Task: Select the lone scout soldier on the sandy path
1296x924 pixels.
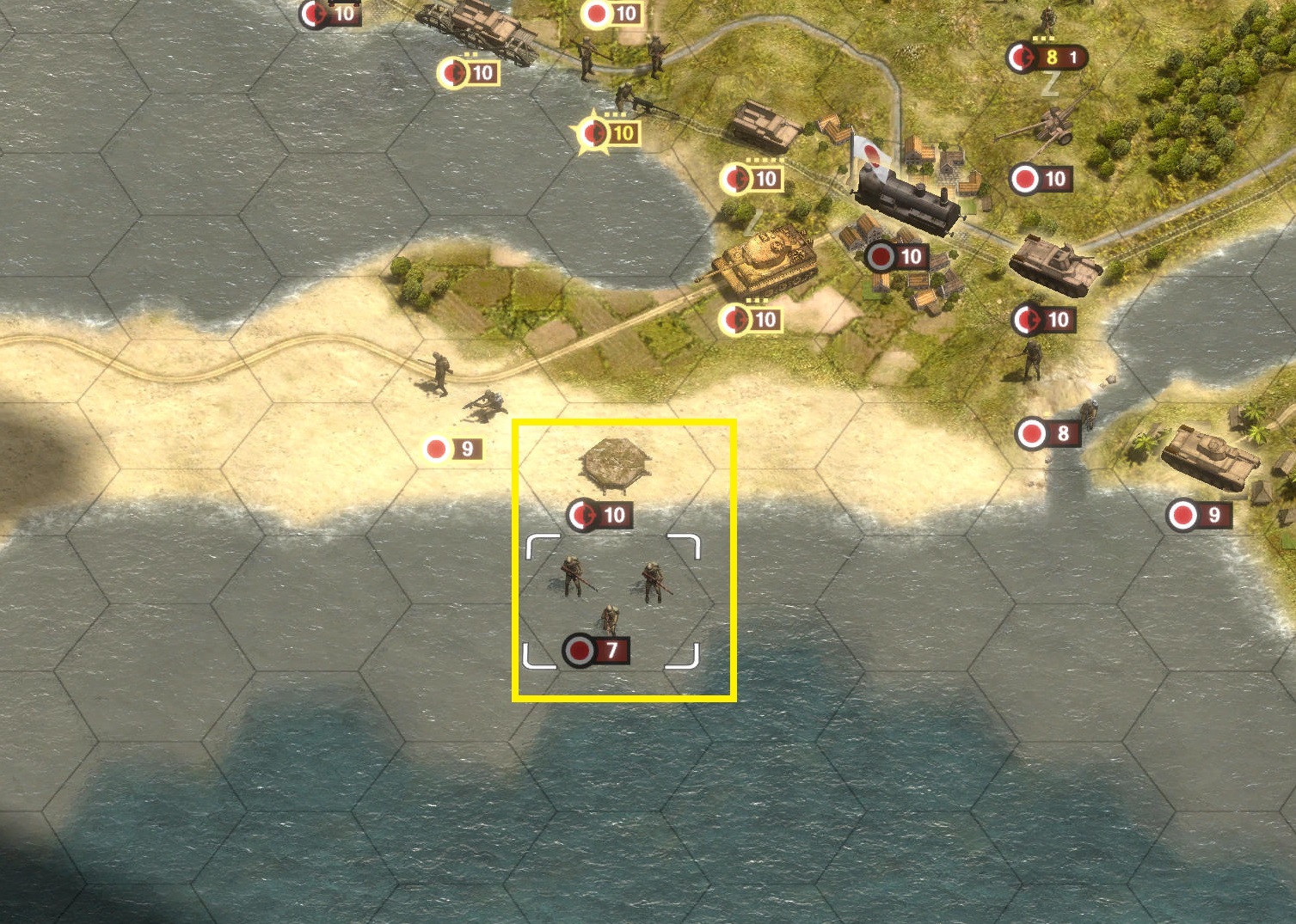Action: click(439, 371)
